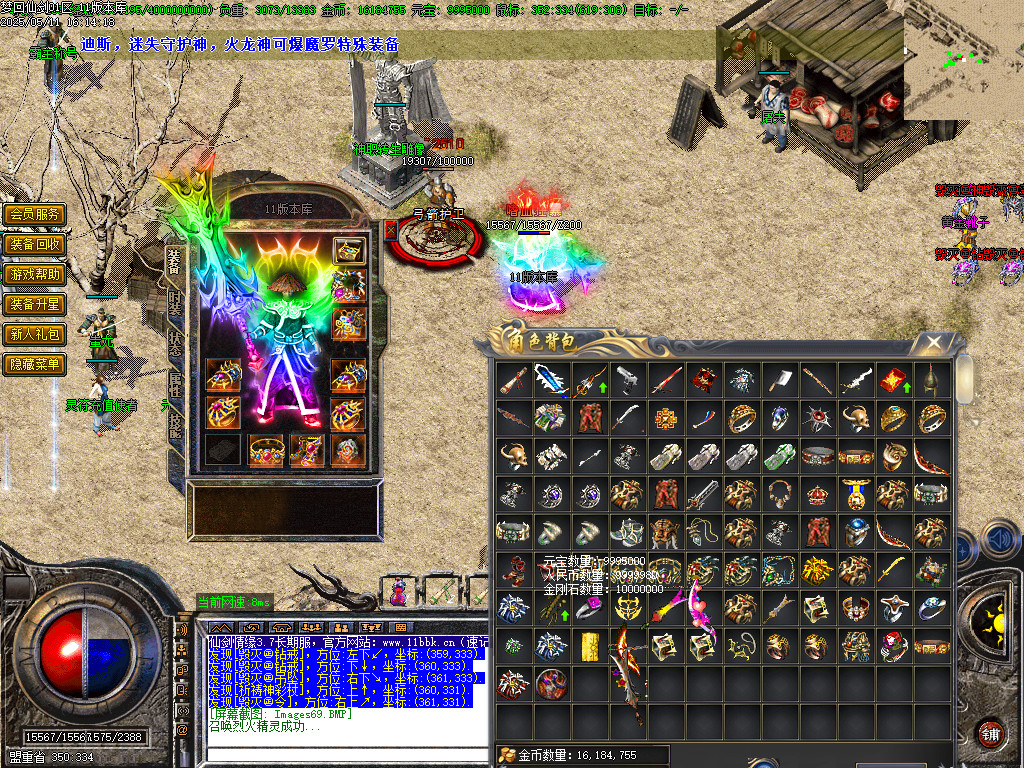Claim the 新人礼包 newcomer gift pack
This screenshot has height=768, width=1024.
[34, 334]
